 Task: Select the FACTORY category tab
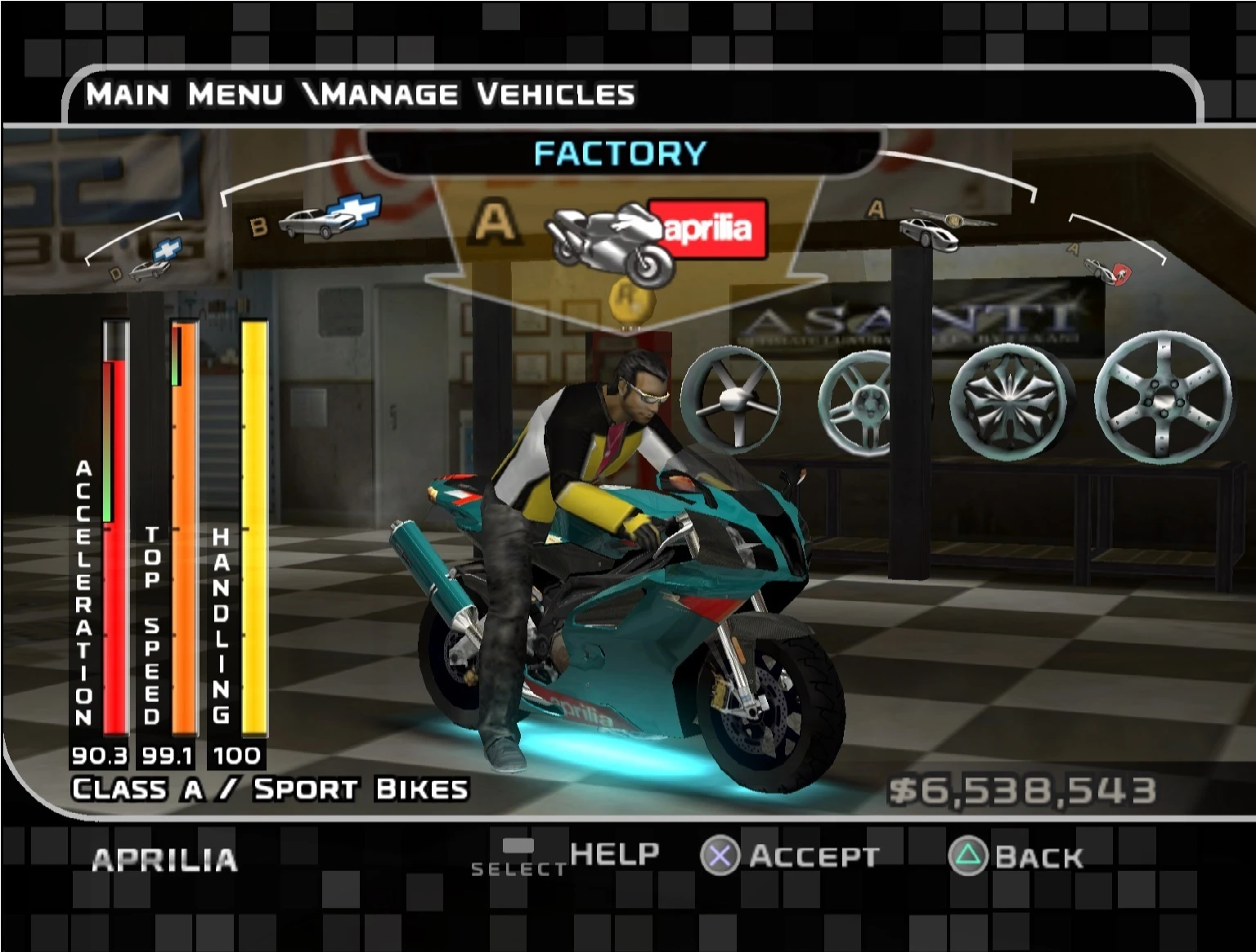tap(620, 152)
